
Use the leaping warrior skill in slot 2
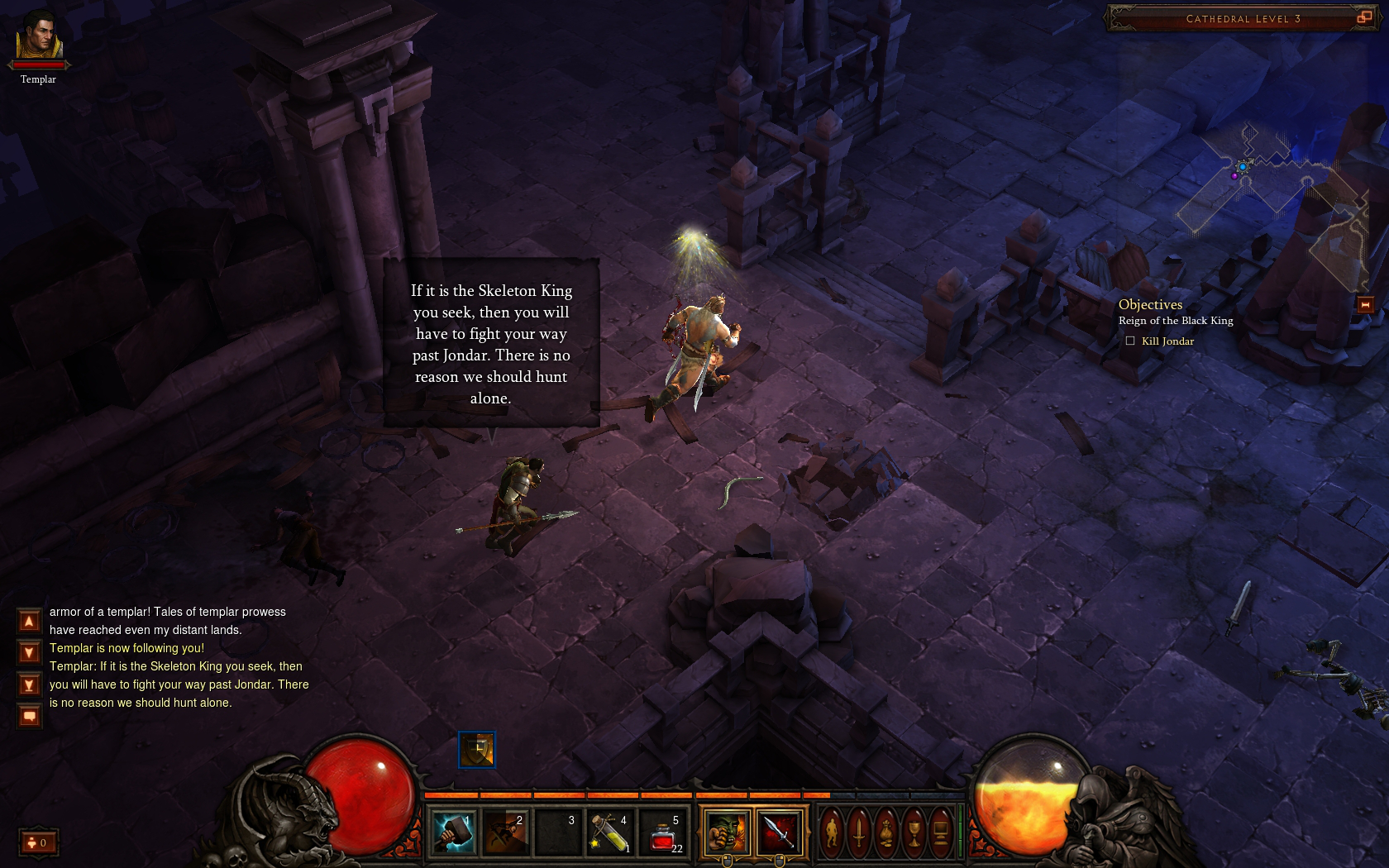(505, 831)
